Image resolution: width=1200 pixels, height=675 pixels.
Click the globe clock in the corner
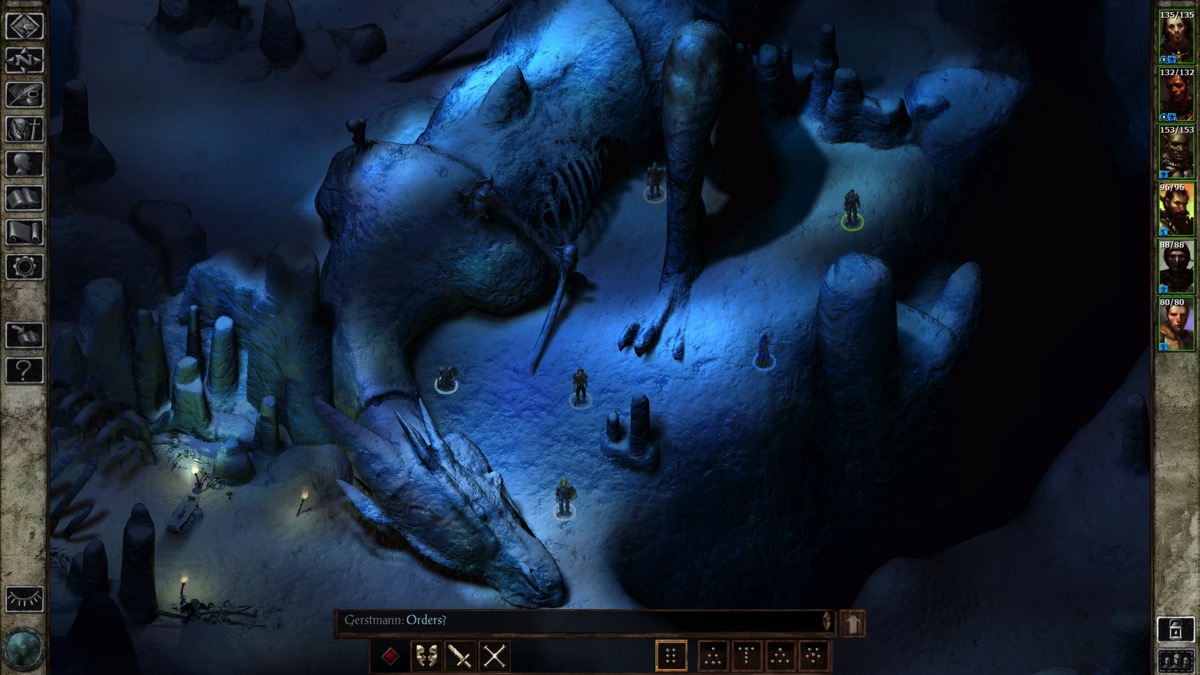(x=22, y=648)
